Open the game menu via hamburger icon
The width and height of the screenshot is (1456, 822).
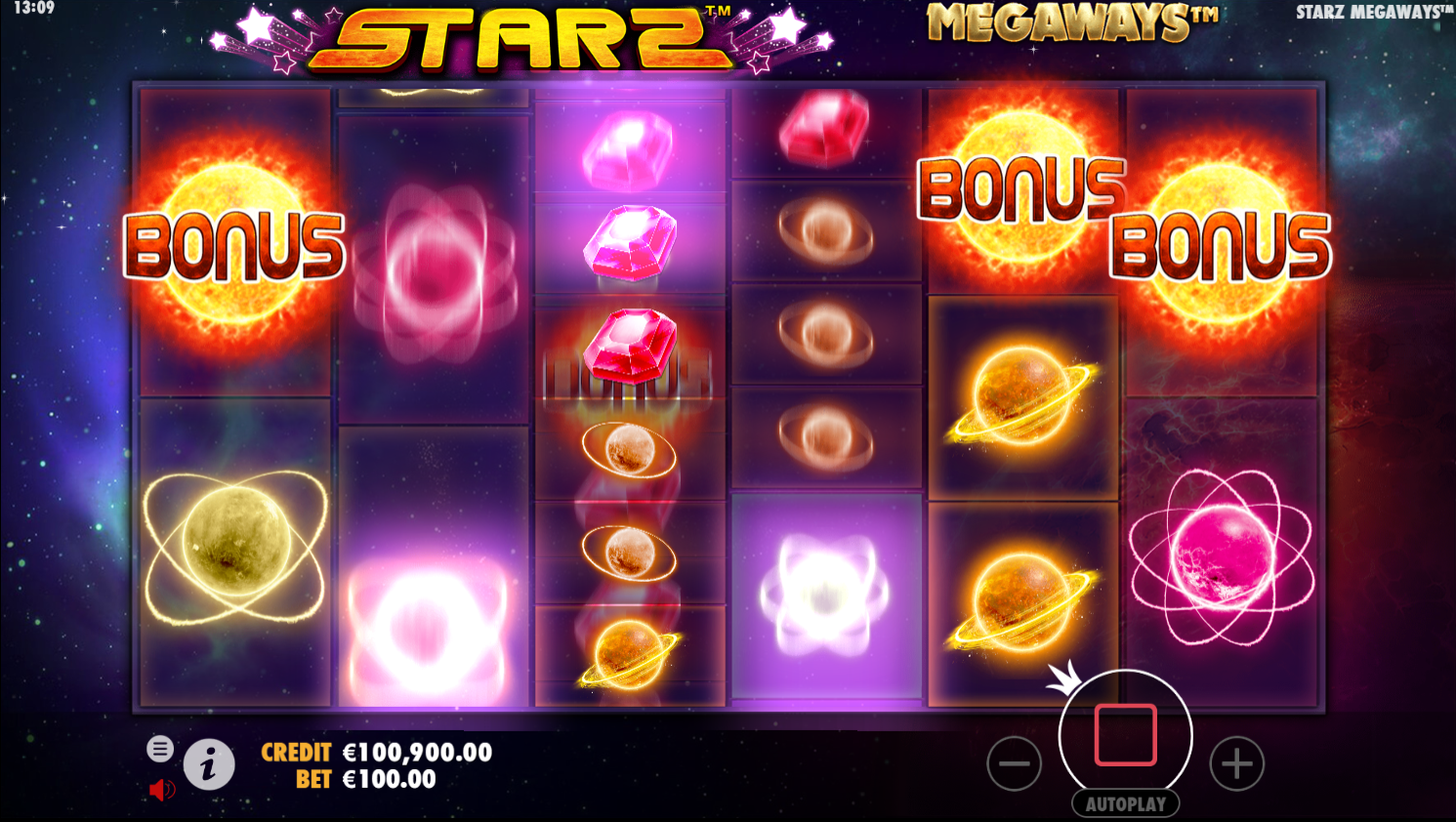(159, 750)
